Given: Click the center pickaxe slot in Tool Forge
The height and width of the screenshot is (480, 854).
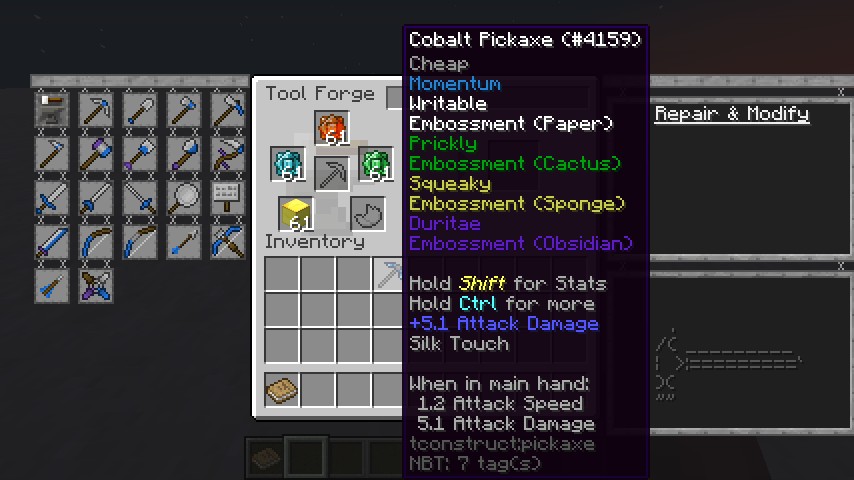Looking at the screenshot, I should tap(331, 173).
